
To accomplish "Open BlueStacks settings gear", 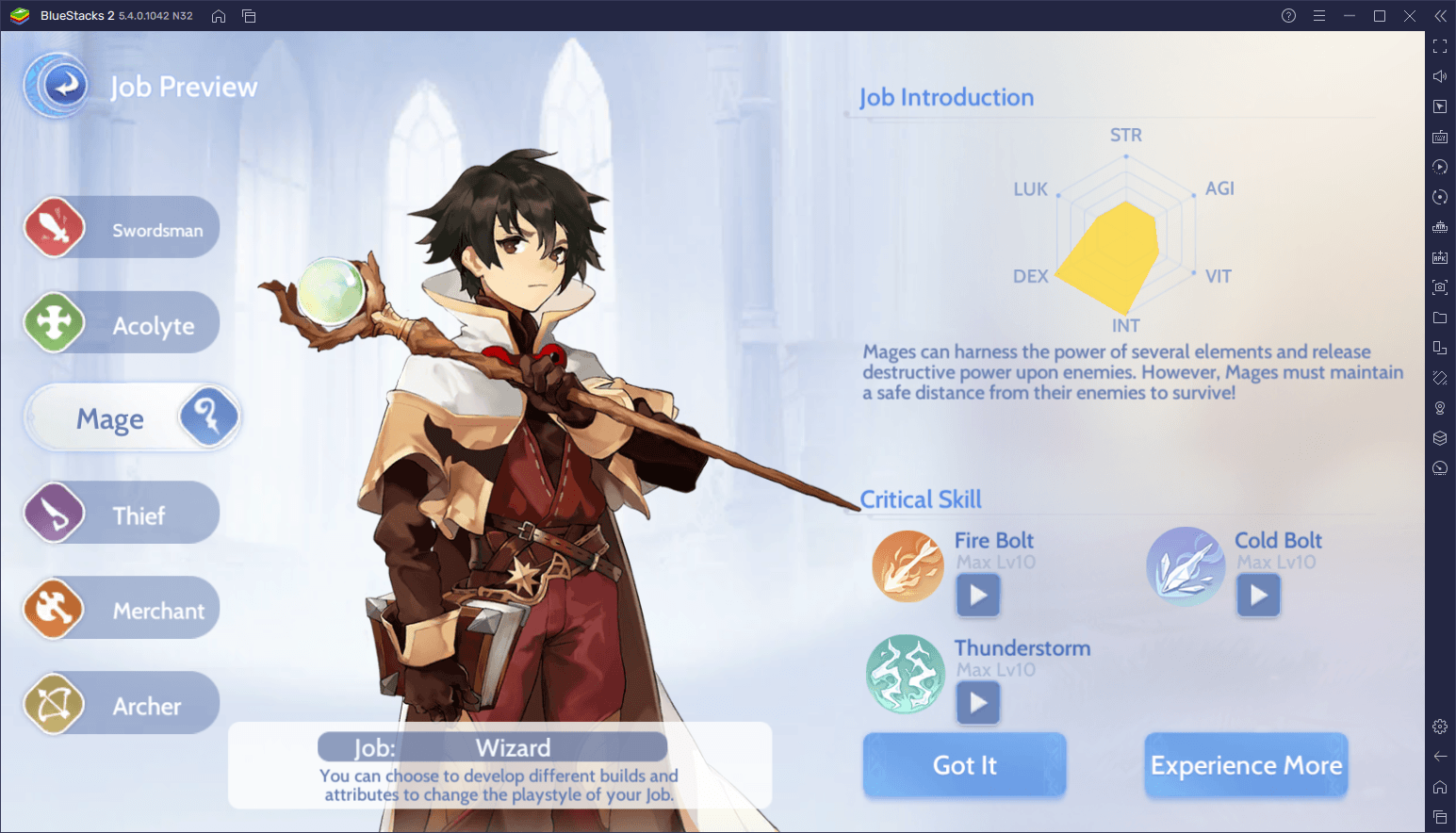I will (1440, 726).
